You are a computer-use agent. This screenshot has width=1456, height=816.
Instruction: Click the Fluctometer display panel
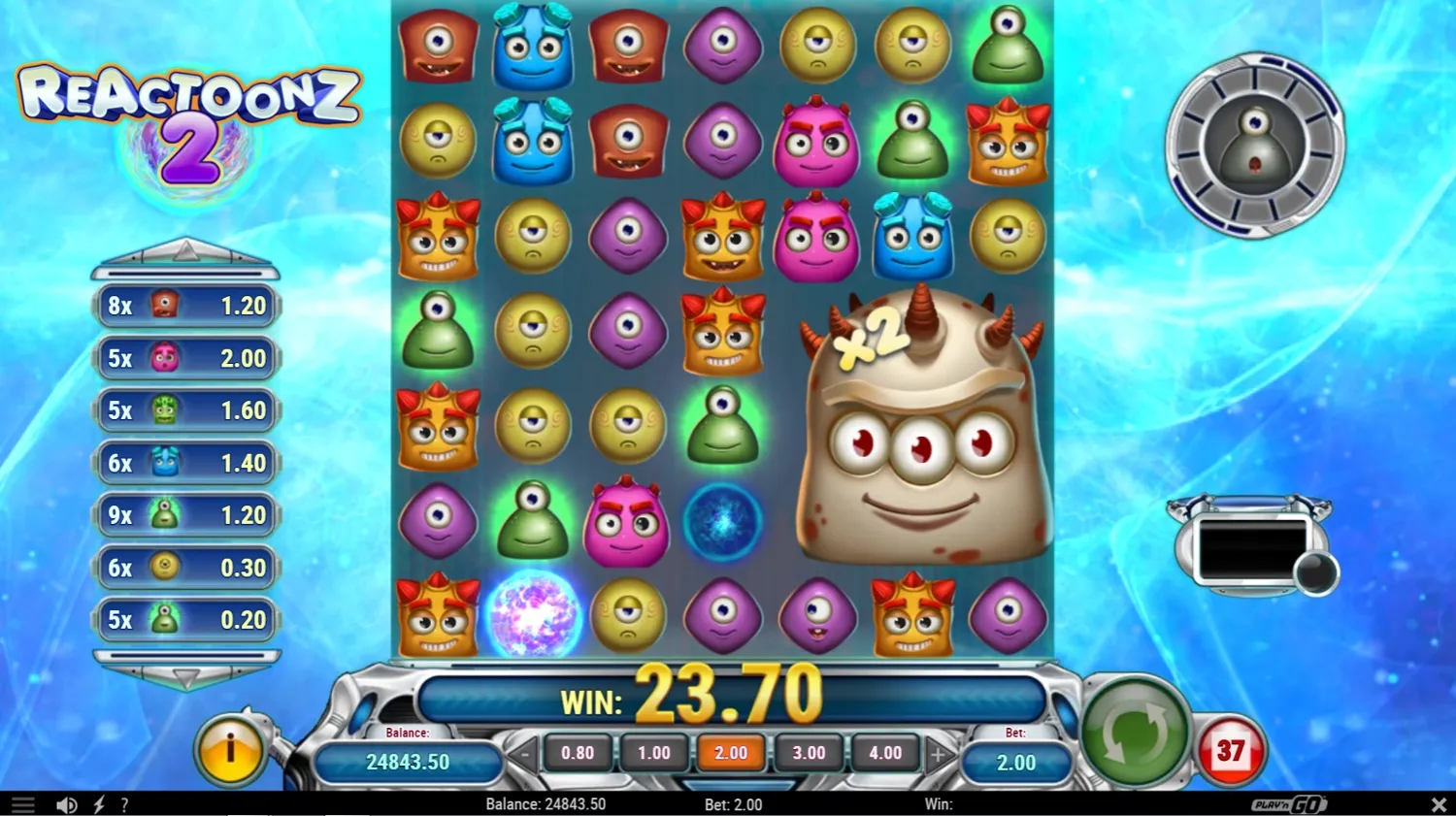tap(1252, 548)
